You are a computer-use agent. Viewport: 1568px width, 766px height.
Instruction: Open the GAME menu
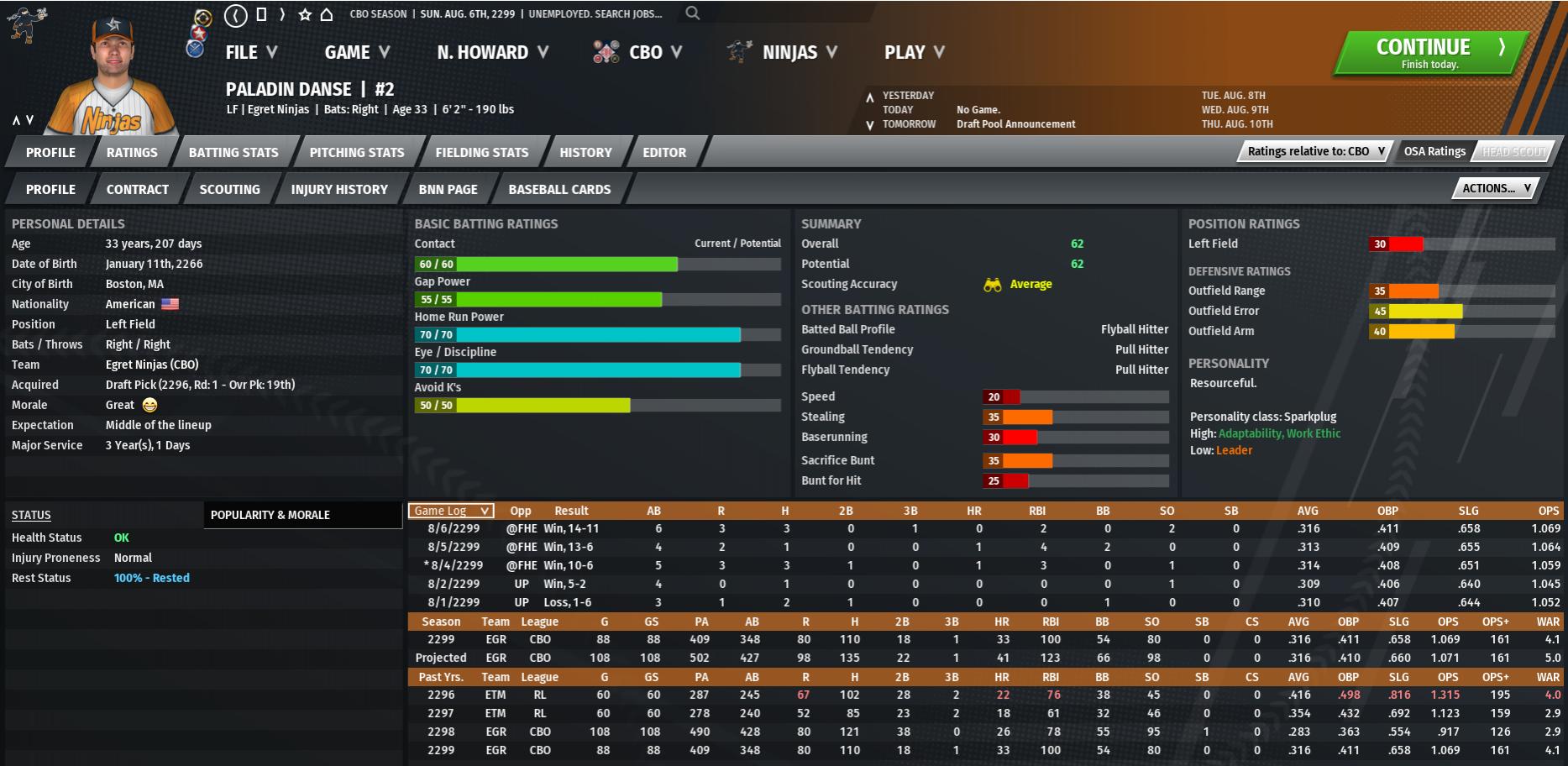[356, 52]
